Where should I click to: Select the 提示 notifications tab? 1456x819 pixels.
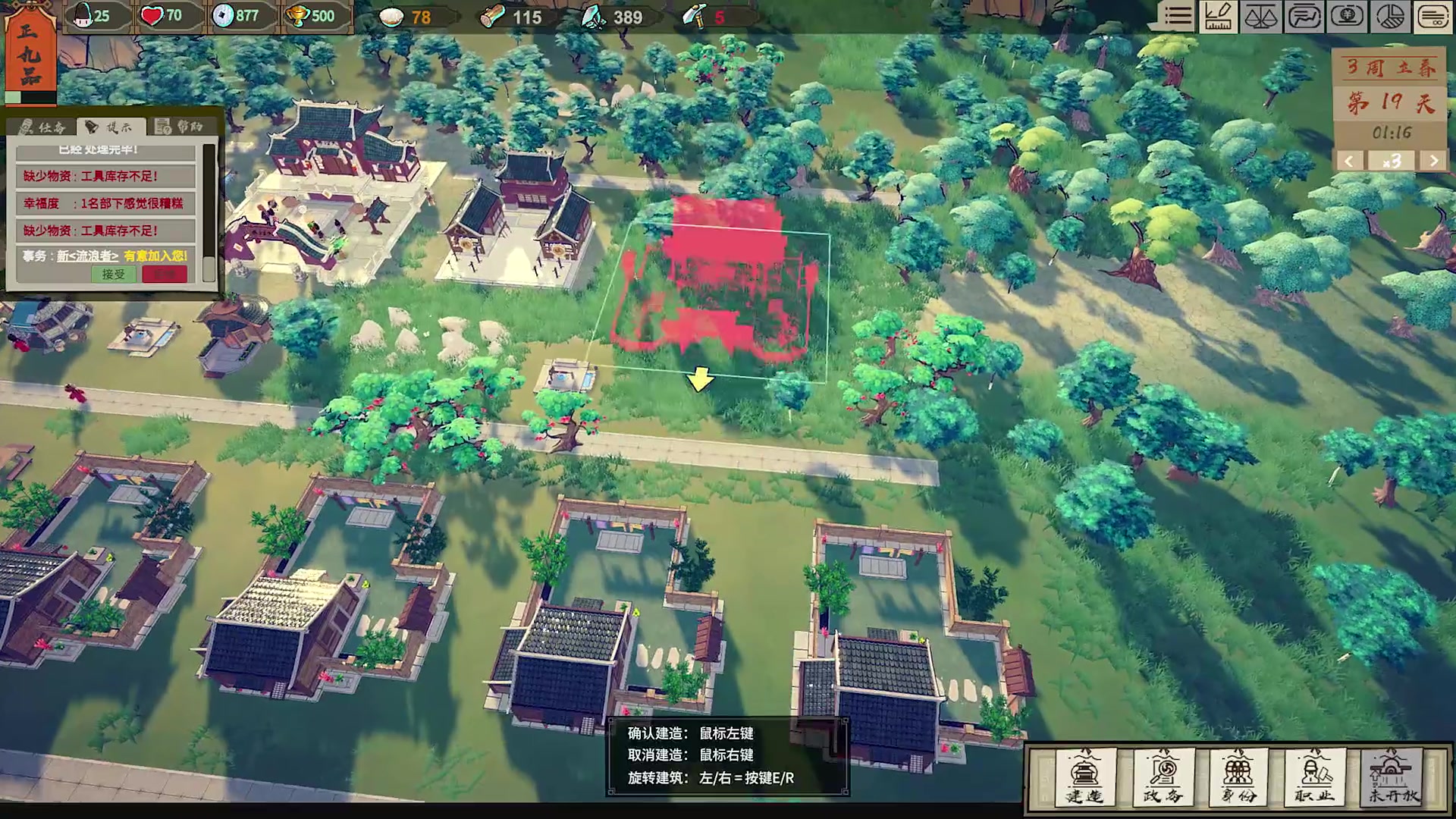(x=110, y=127)
